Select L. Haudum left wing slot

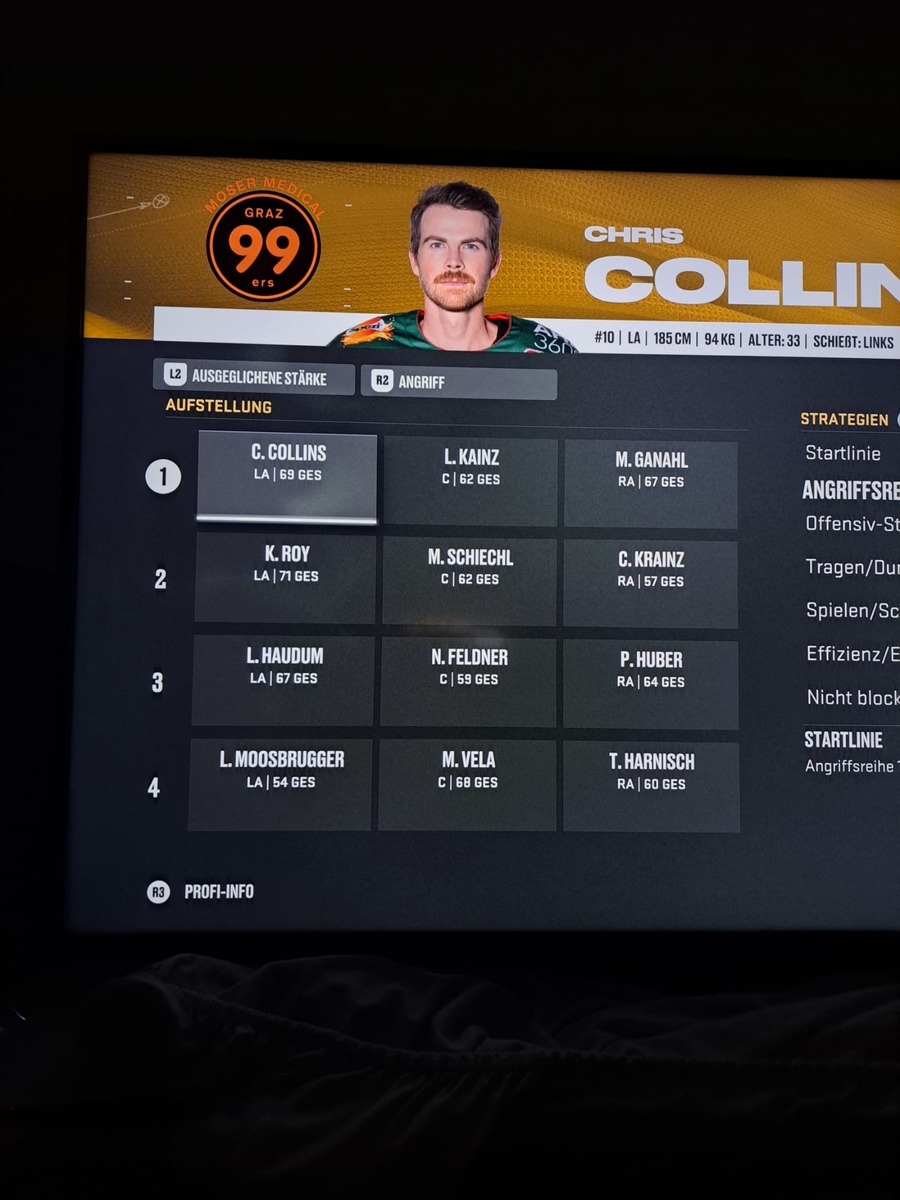pos(284,680)
